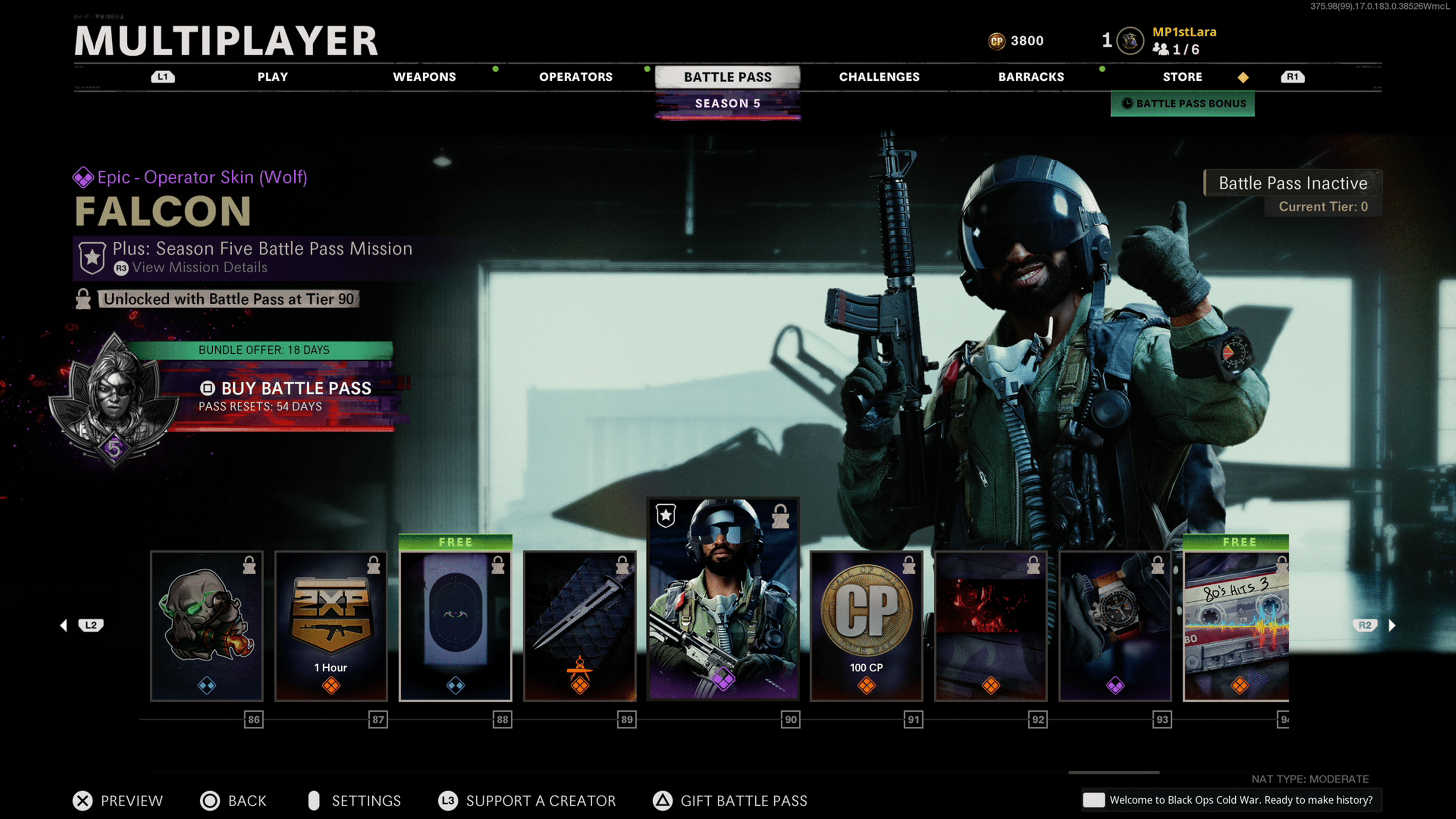Screen dimensions: 1456x819
Task: Select the tier 92 red skull reward
Action: tap(990, 626)
